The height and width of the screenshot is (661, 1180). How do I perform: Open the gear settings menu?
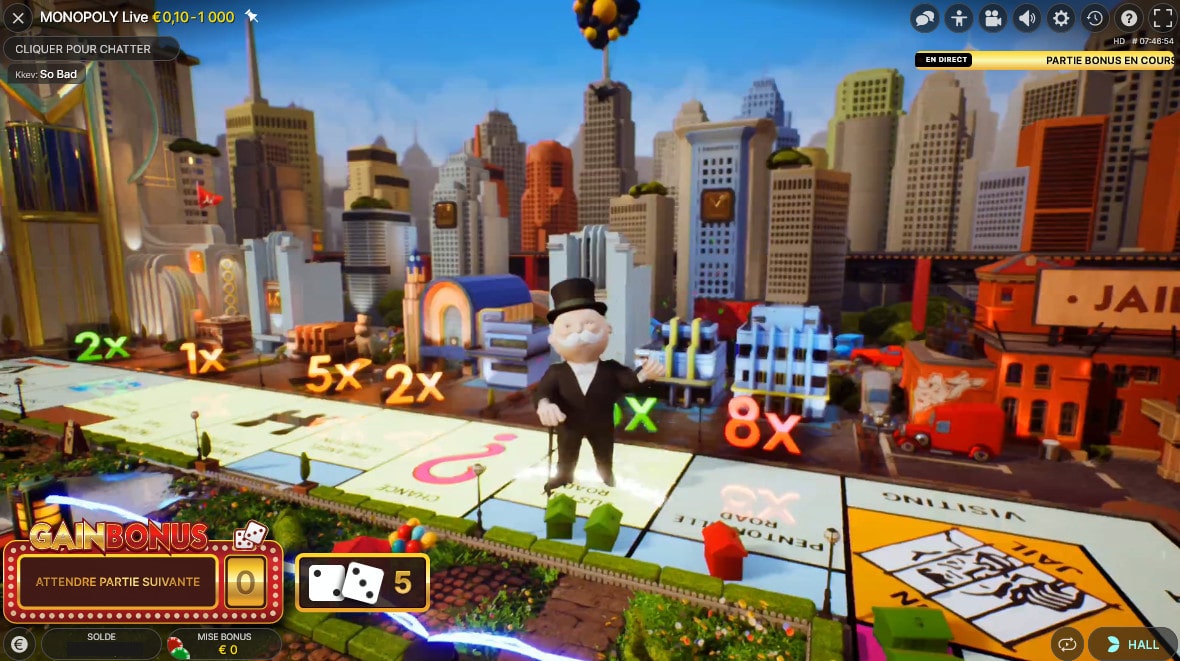tap(1061, 18)
